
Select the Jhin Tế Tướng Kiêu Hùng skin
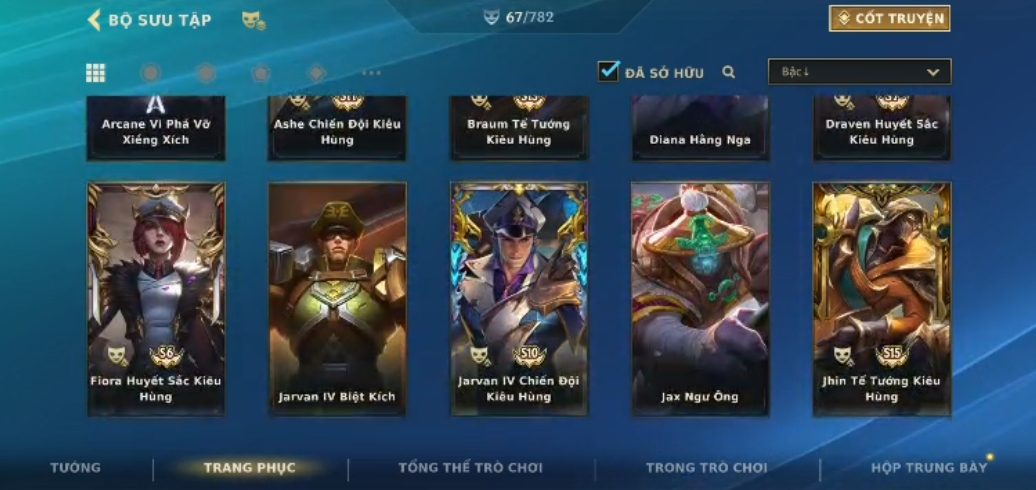click(x=882, y=298)
